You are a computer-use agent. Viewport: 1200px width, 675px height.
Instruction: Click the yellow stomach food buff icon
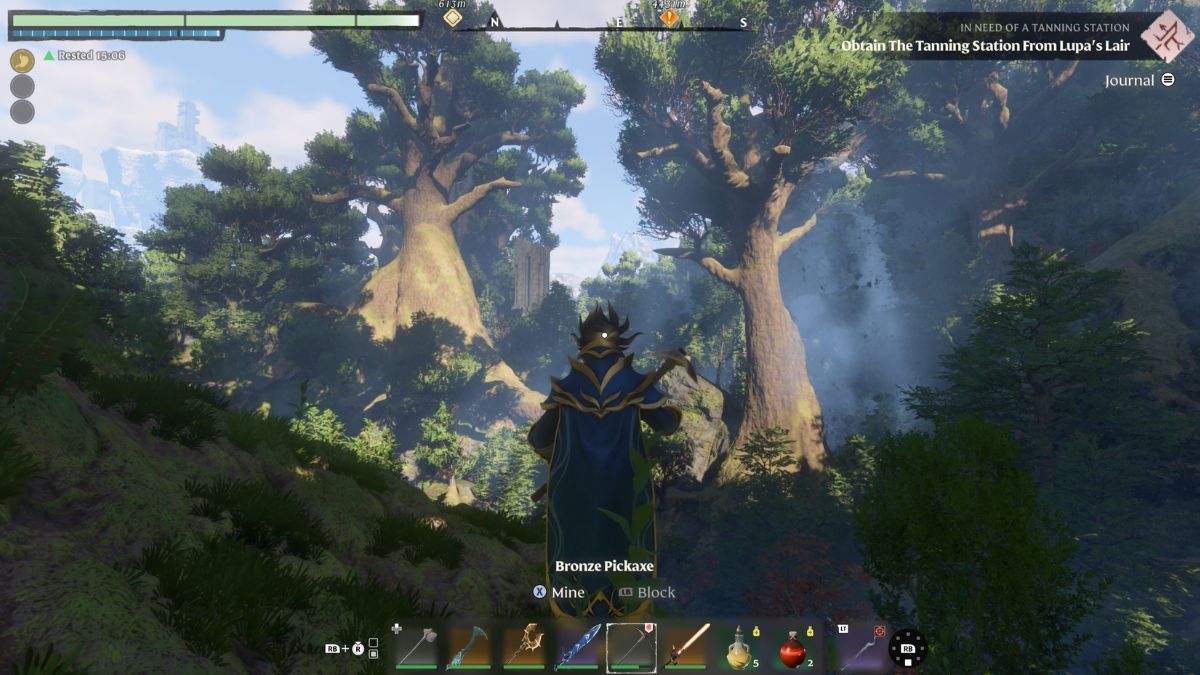coord(22,61)
